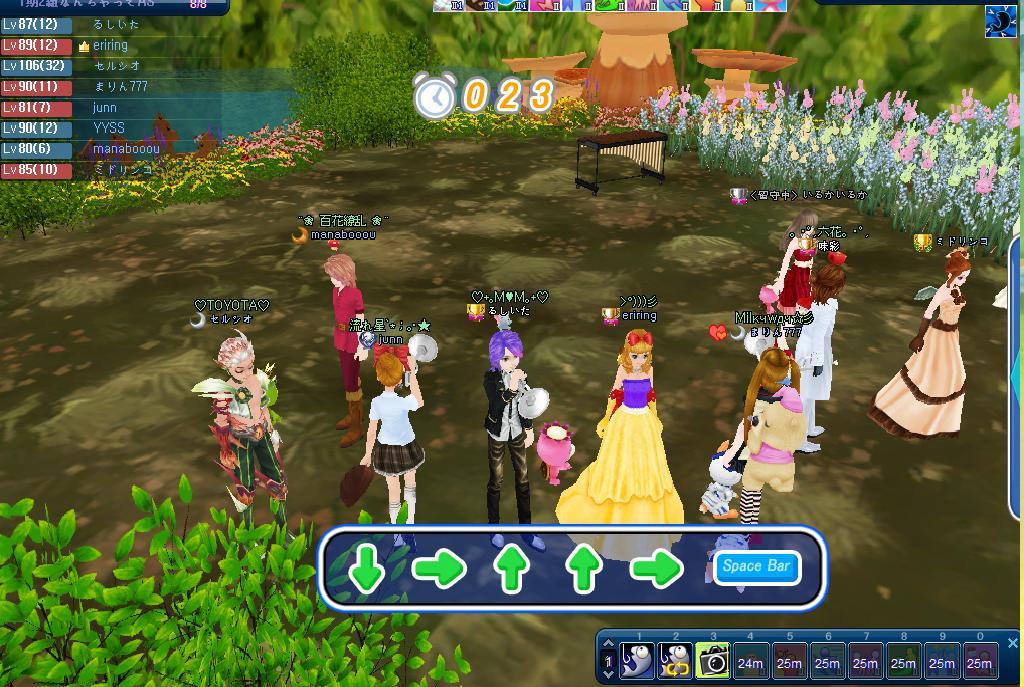Select the hotbar slot showing 24m cooldown
Viewport: 1024px width, 687px height.
tap(751, 661)
